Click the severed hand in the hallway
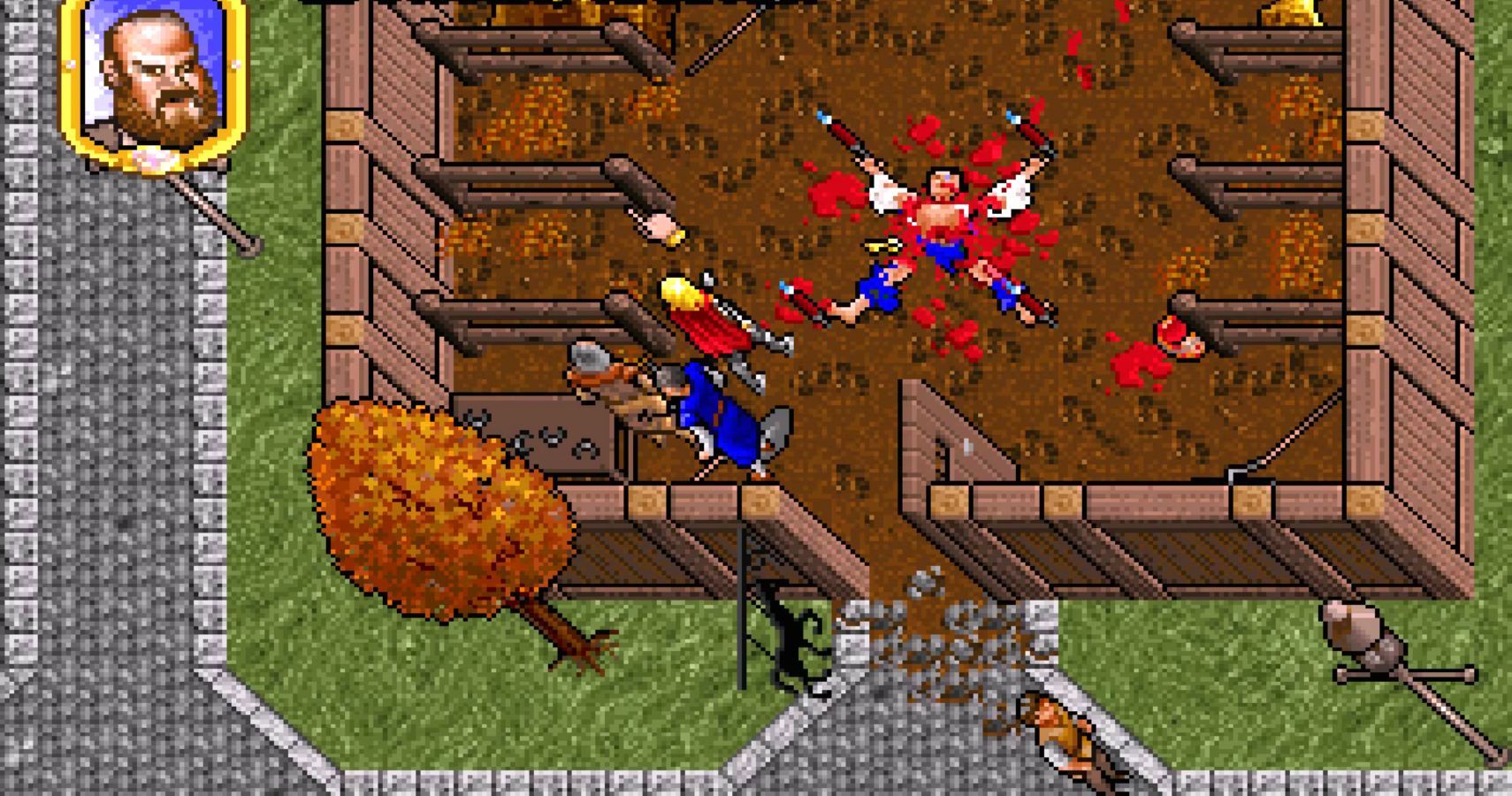The height and width of the screenshot is (796, 1512). [x=659, y=226]
